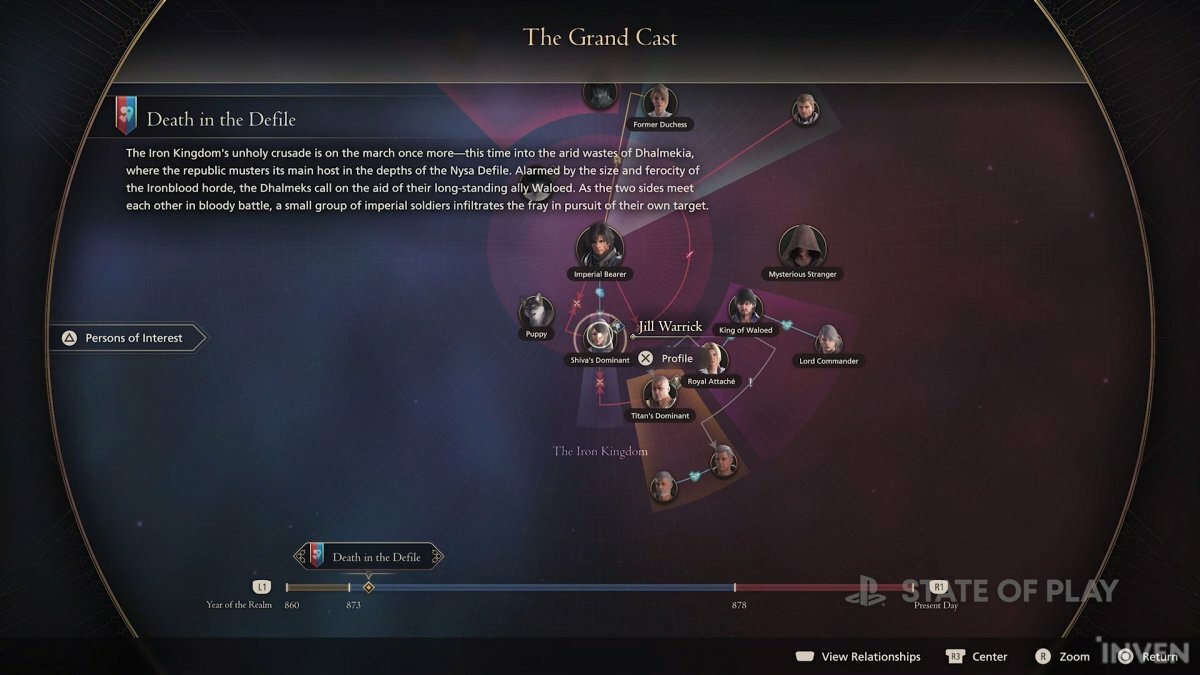Select the Imperial Bearer character node
Screen dimensions: 1200x675
[x=600, y=247]
